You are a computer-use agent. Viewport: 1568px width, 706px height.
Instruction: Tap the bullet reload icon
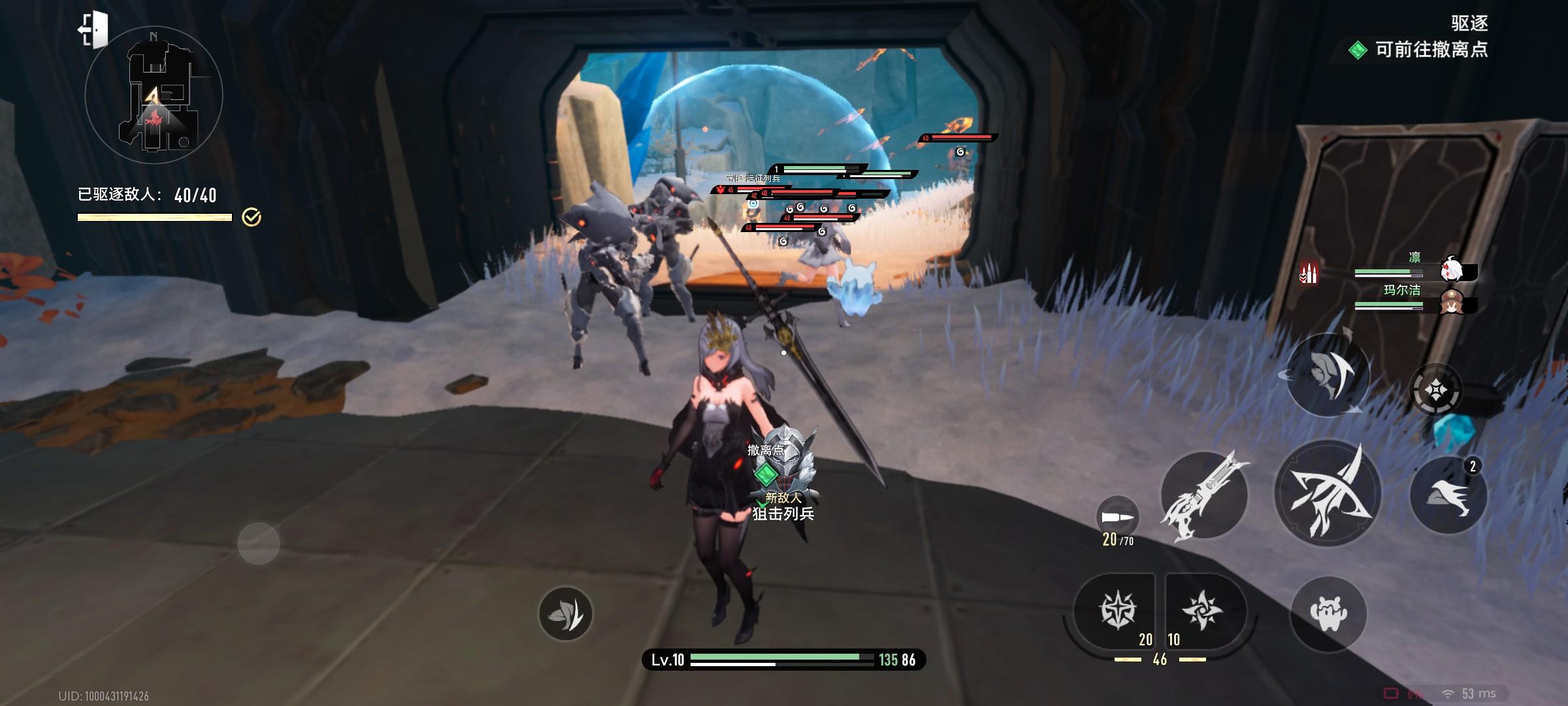coord(1117,518)
